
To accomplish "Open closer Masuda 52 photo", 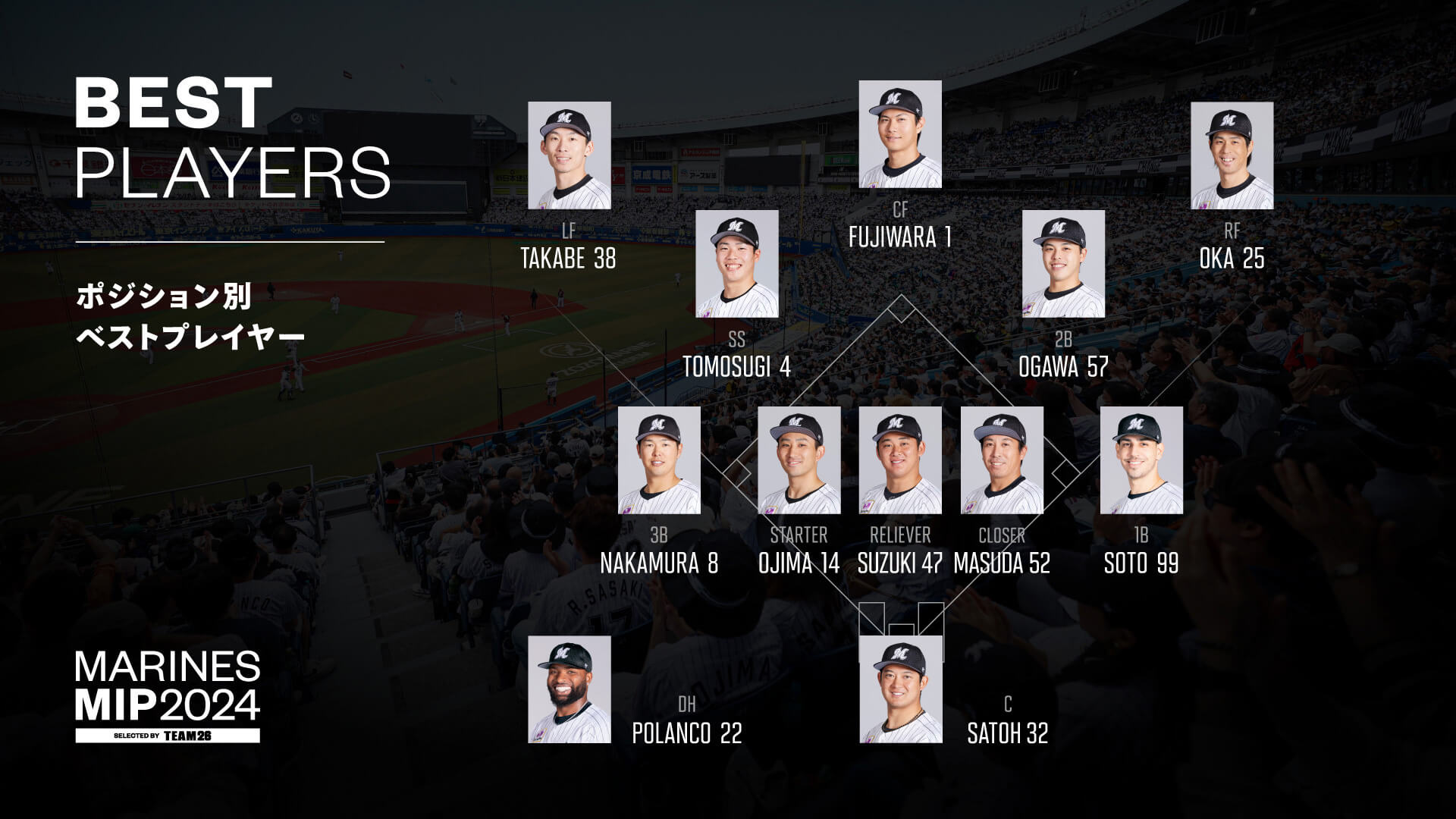I will (x=1002, y=460).
